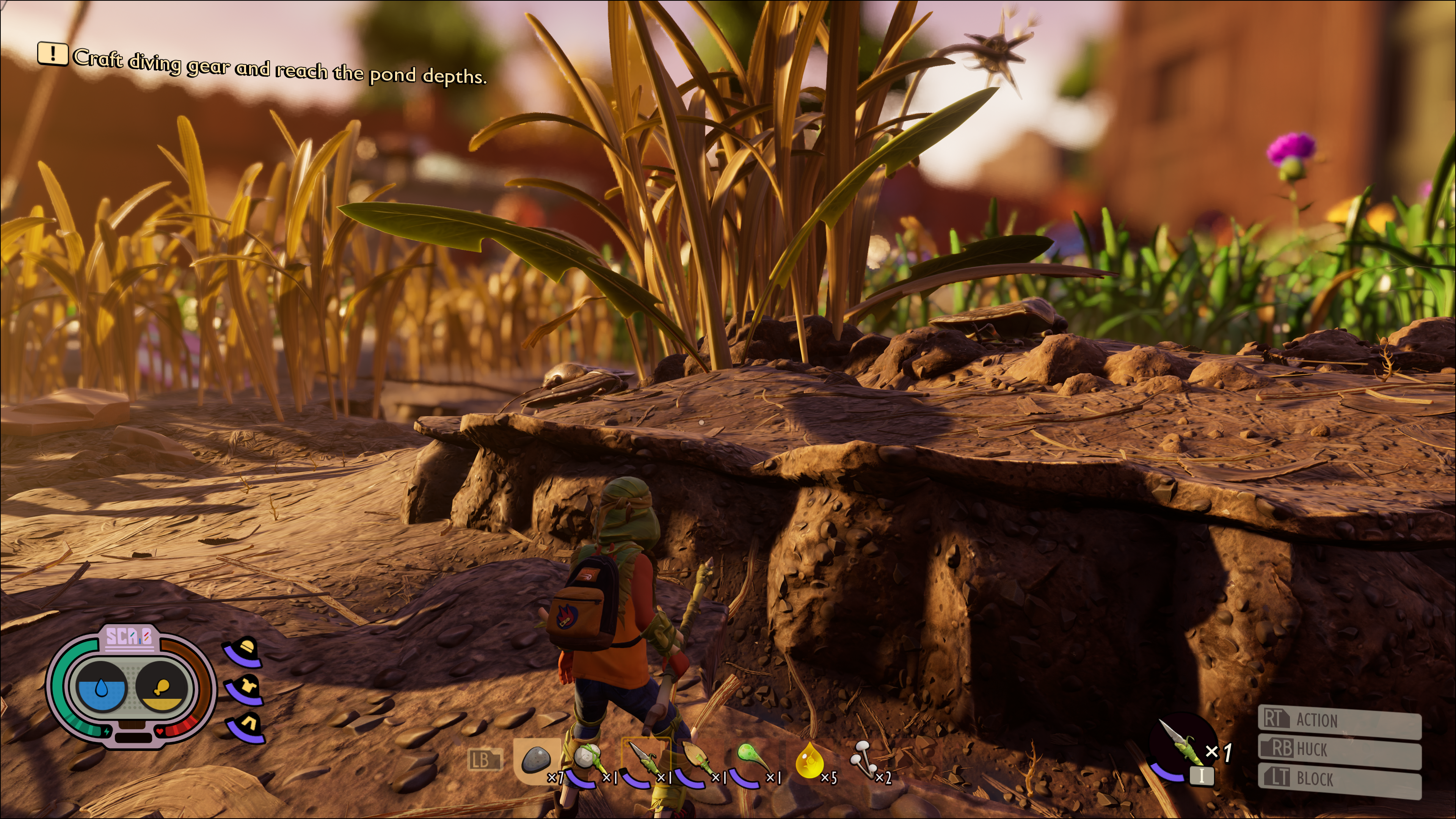
Task: Open the quest objective tracker
Action: point(262,67)
